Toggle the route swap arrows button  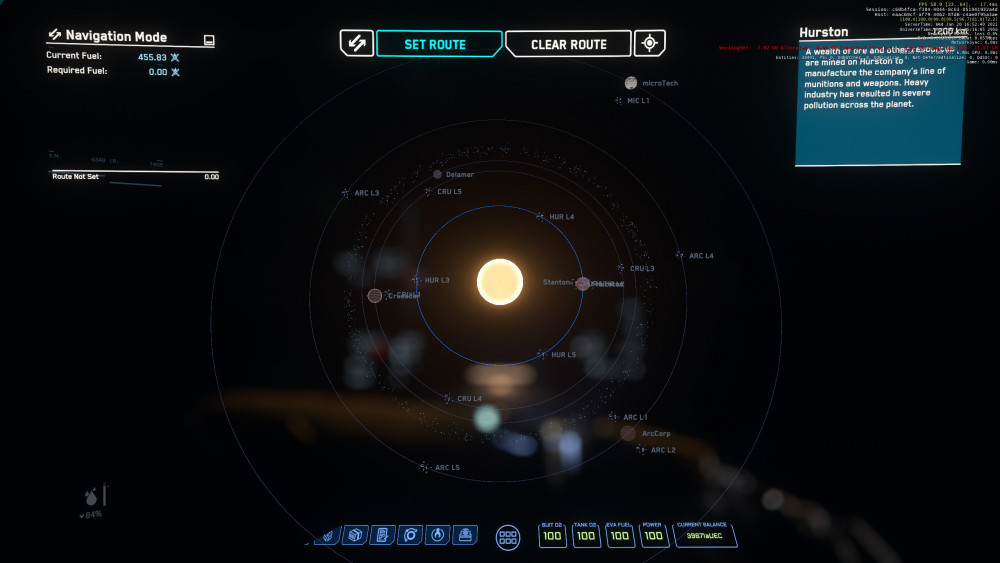357,43
